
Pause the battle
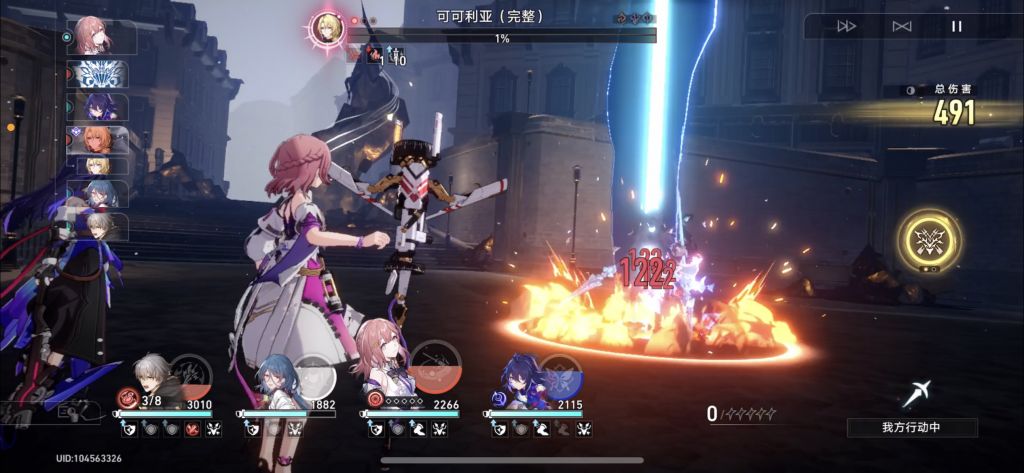point(956,26)
